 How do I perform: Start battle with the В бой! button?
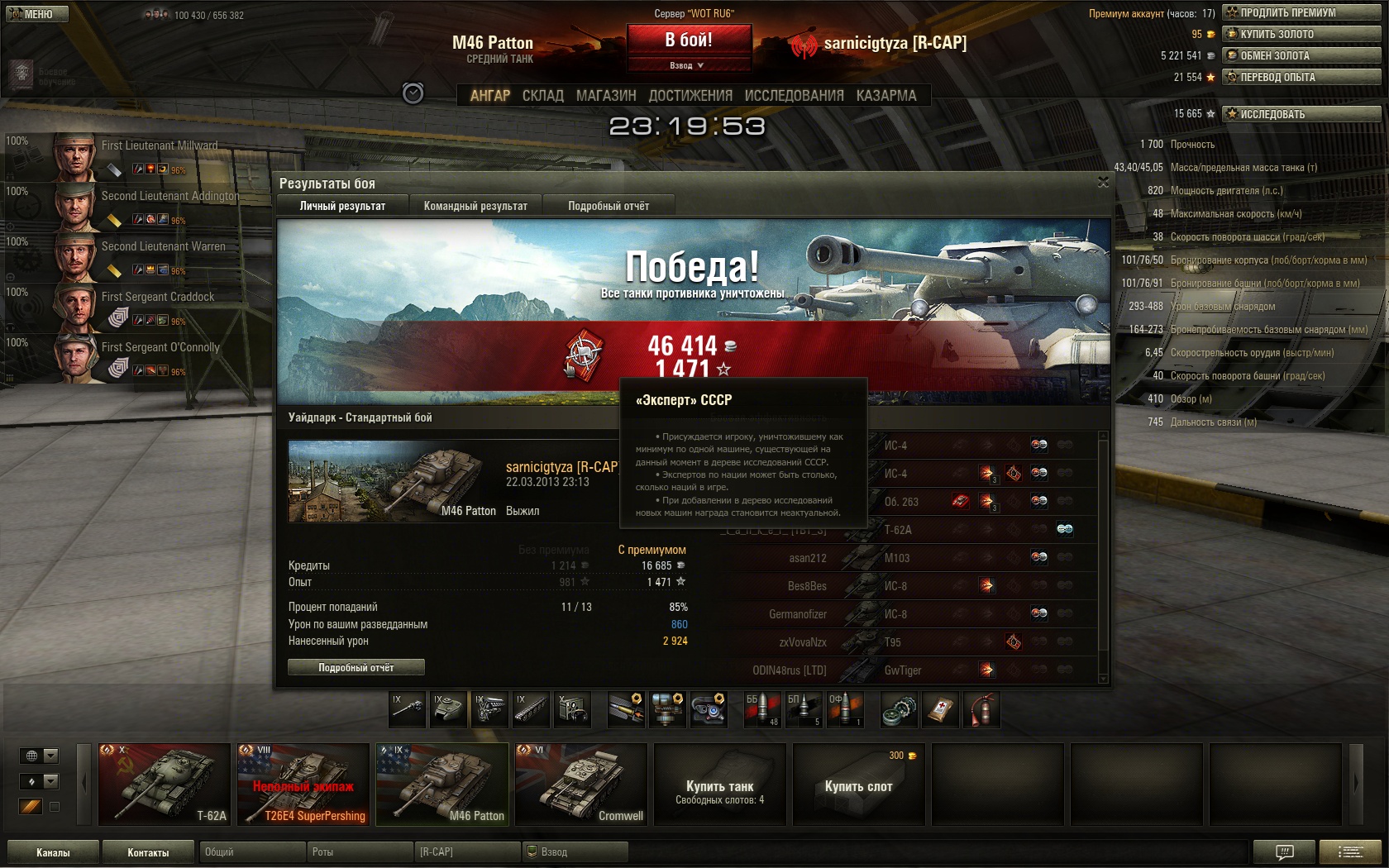click(689, 39)
